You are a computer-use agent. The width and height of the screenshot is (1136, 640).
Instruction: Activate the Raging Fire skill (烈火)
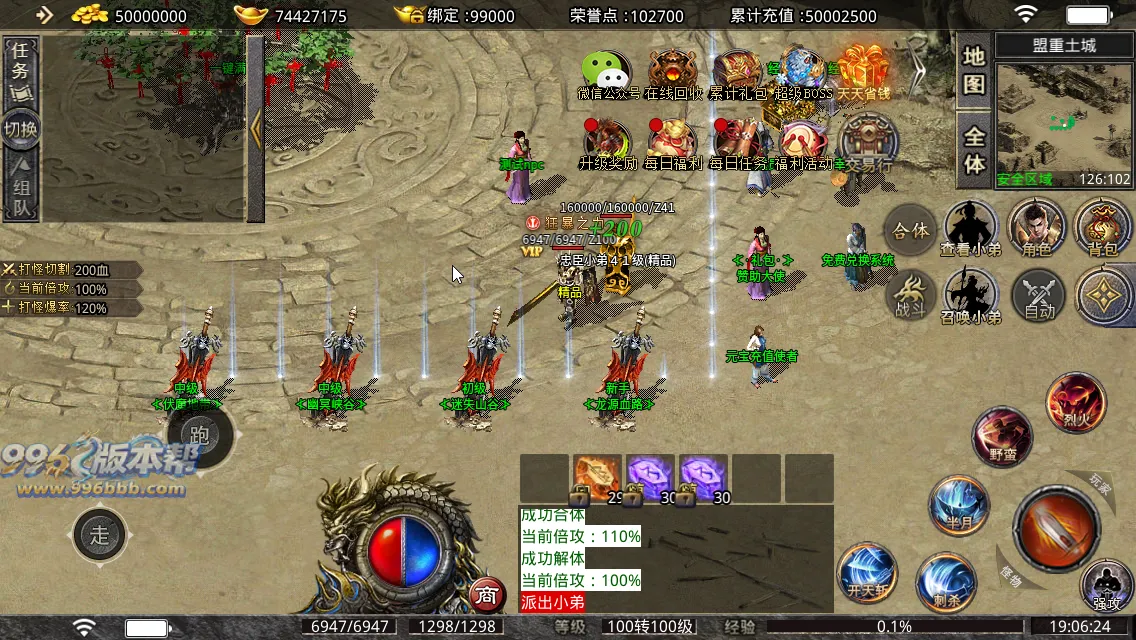click(x=1075, y=401)
